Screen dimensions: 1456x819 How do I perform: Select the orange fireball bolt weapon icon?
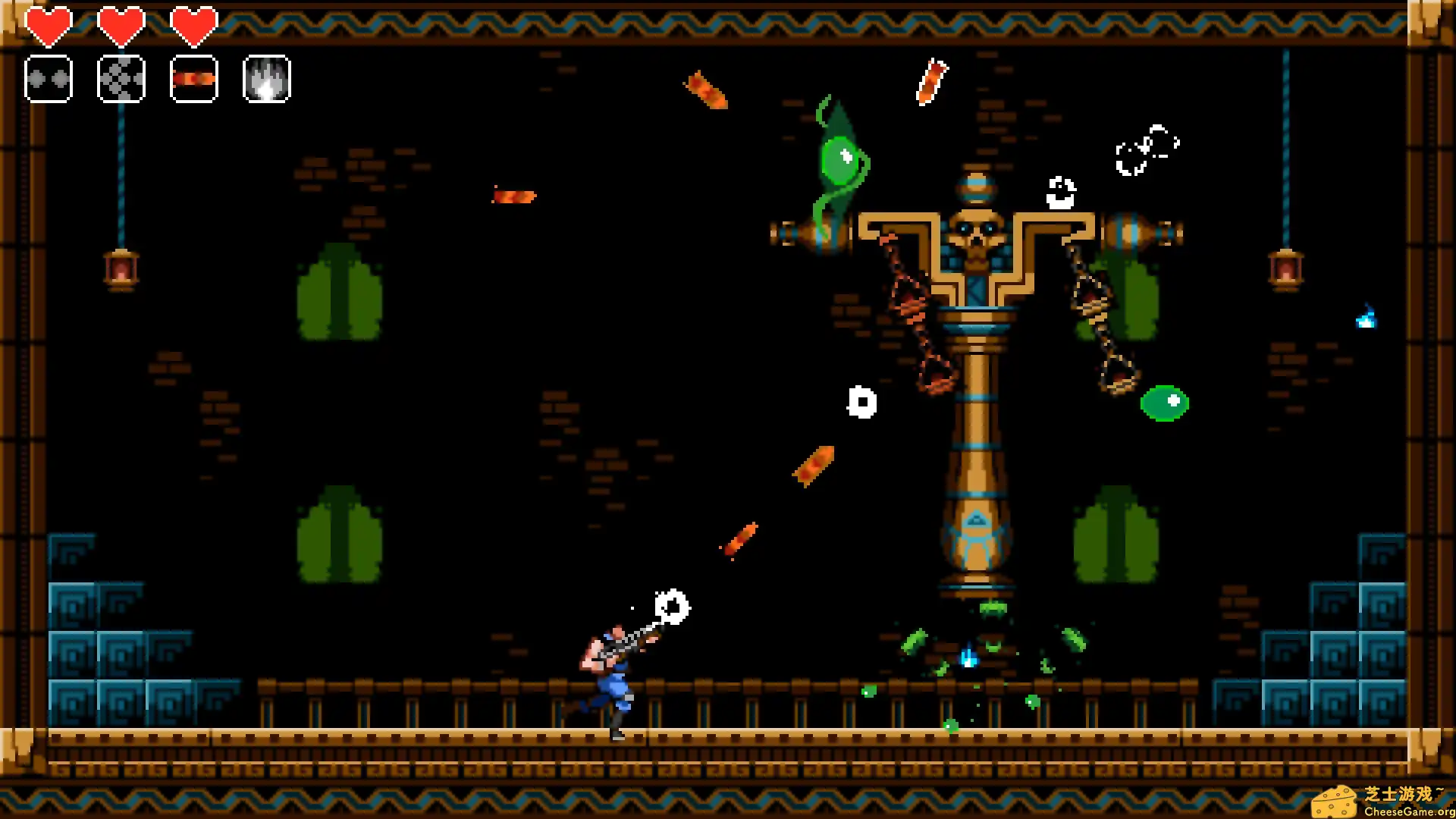pos(193,80)
